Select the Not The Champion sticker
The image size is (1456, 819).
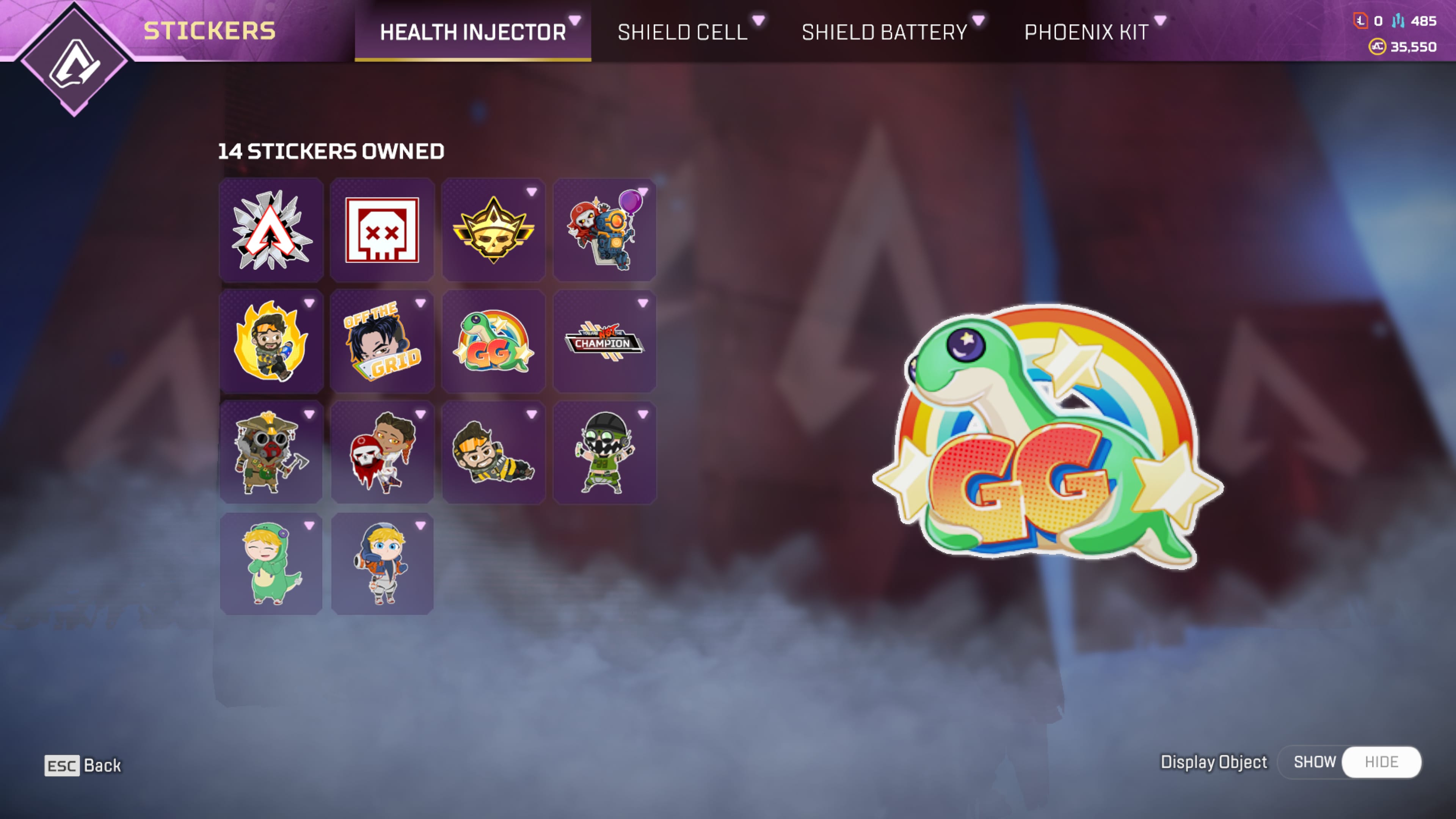tap(604, 341)
